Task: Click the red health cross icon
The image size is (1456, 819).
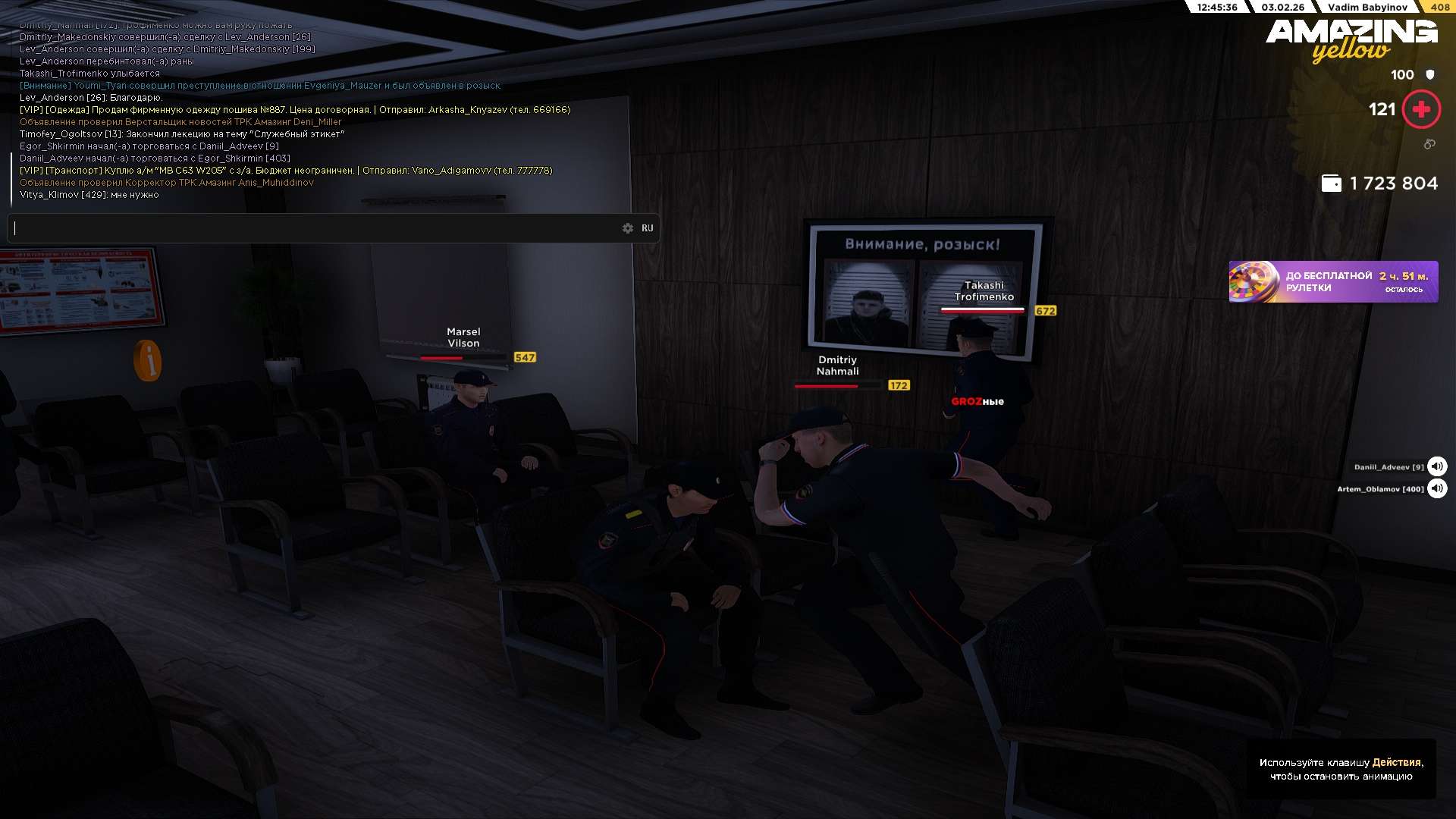Action: pyautogui.click(x=1421, y=110)
